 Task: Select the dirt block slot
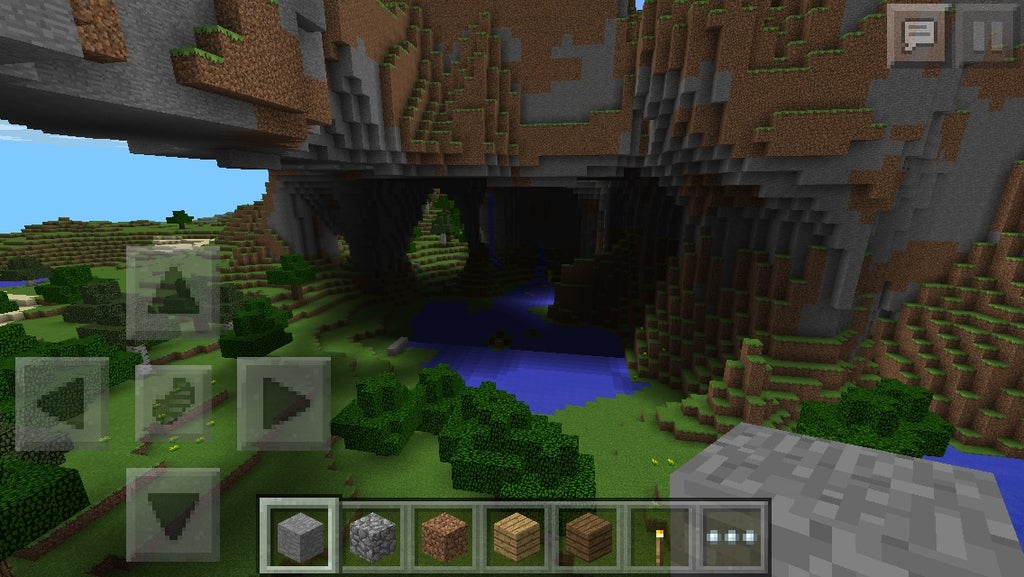click(x=444, y=537)
